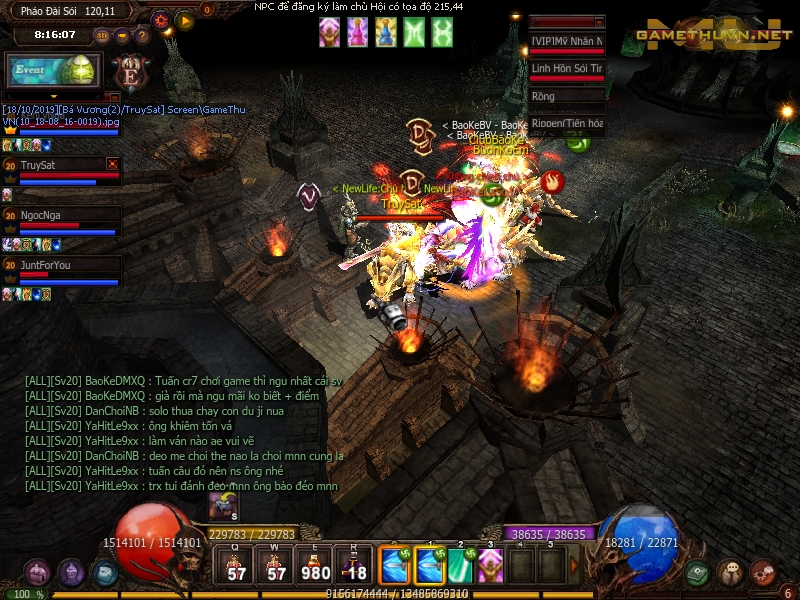Open the sun gear settings button
Image resolution: width=800 pixels, height=600 pixels.
click(x=162, y=20)
